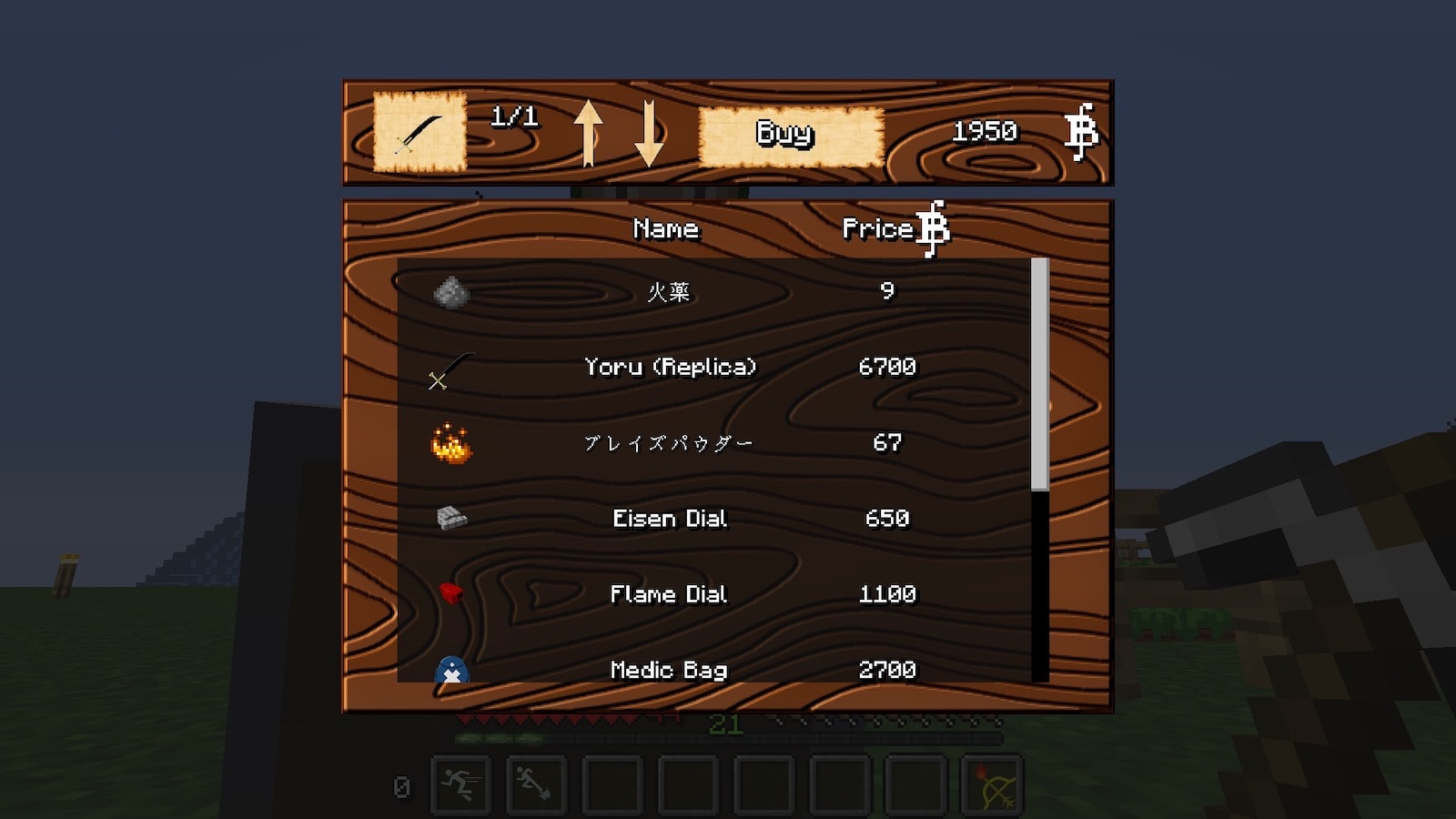Select the Yoru (Replica) shop row

pos(670,367)
